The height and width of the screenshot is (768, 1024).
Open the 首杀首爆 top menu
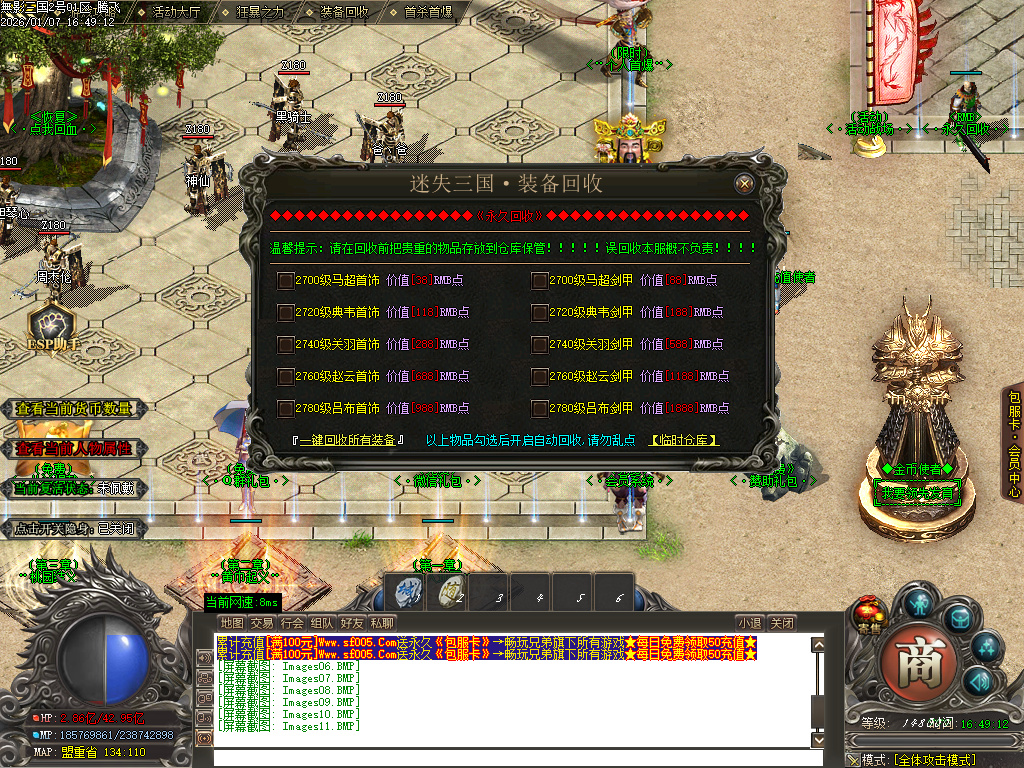(428, 12)
